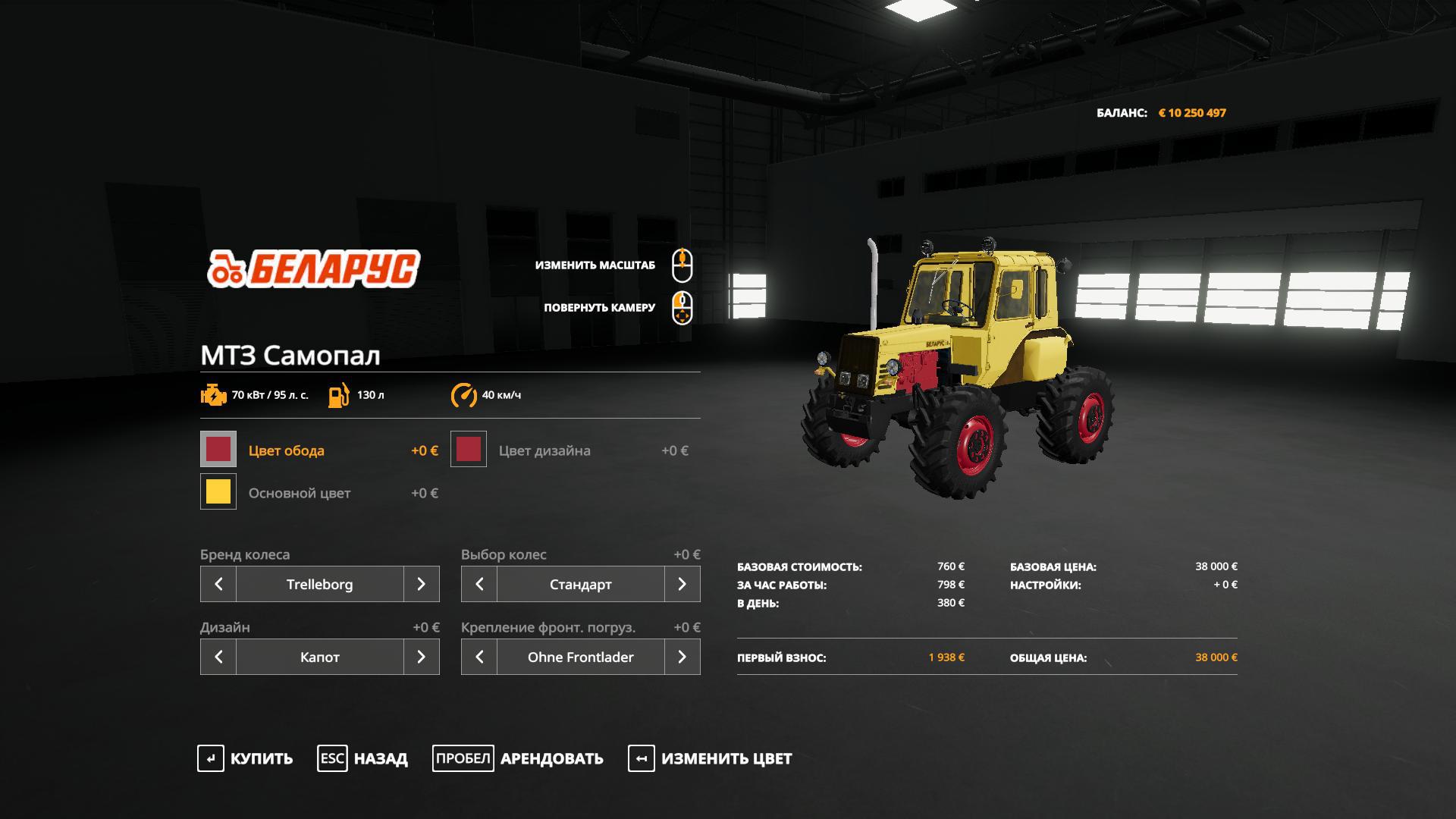1456x819 pixels.
Task: Select the rim color swatch (Цвет обода)
Action: 218,450
